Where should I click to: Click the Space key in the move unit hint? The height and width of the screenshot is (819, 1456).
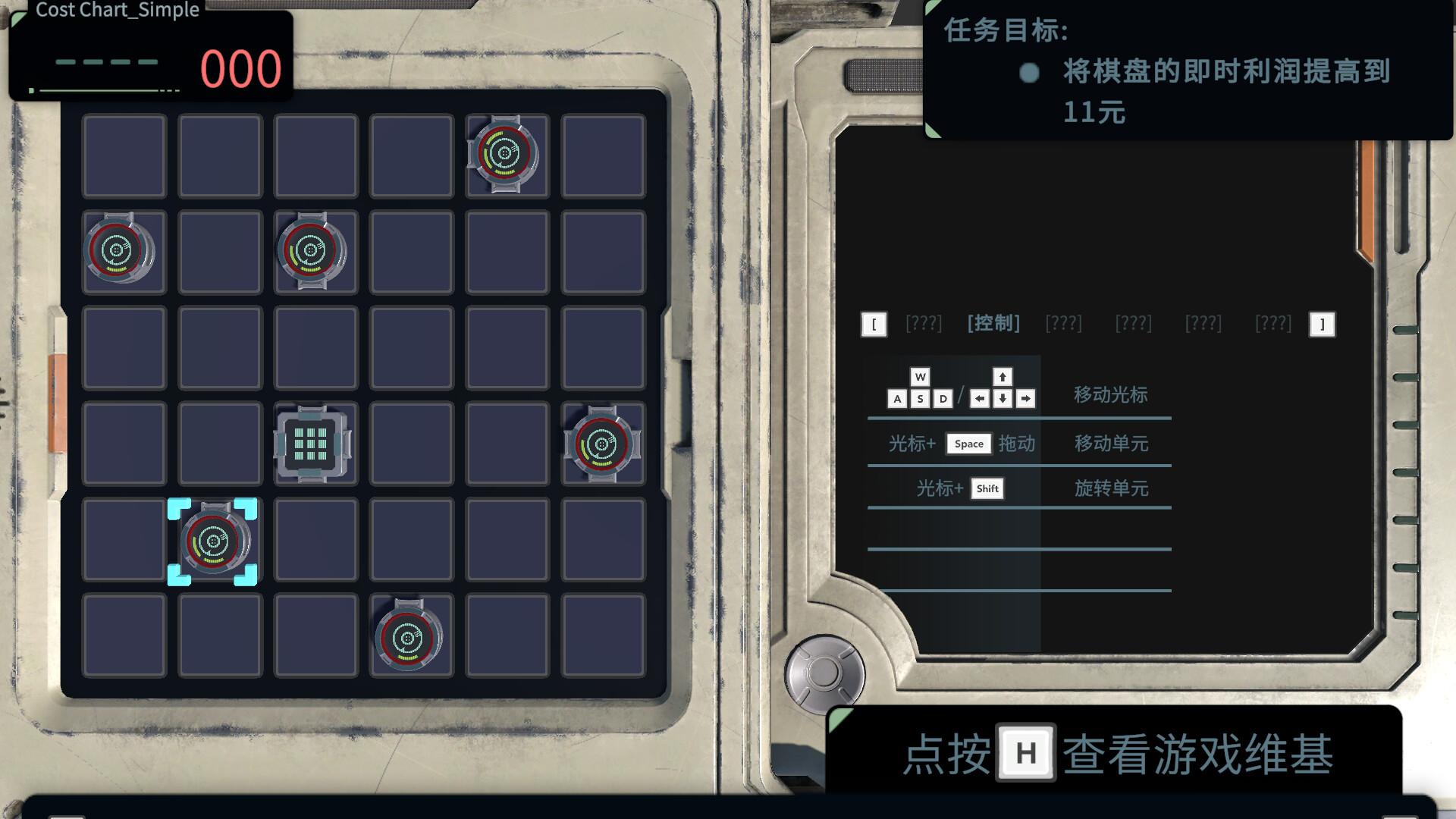tap(968, 444)
